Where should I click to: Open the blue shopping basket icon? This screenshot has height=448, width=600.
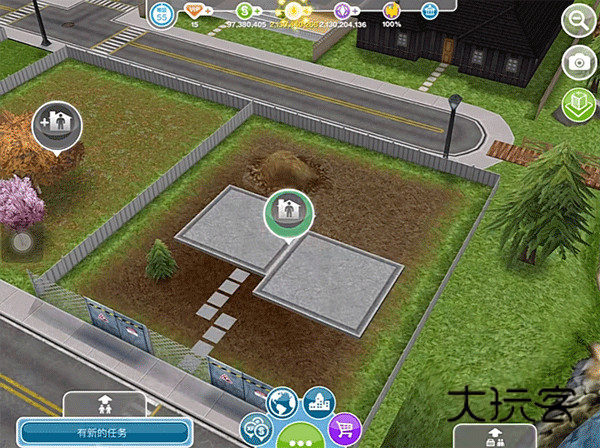point(429,10)
